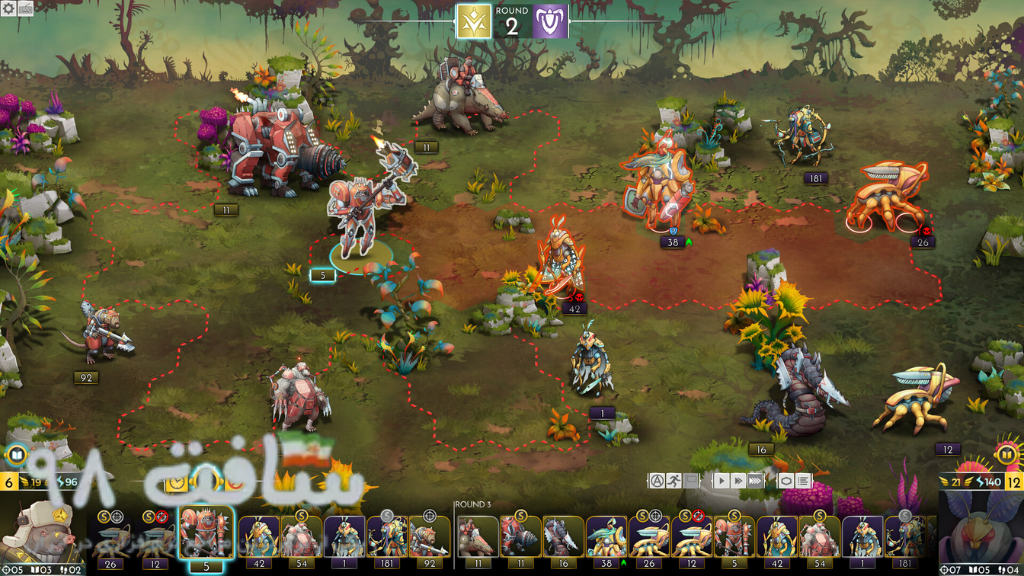Open the settings gear icon
The height and width of the screenshot is (576, 1024).
(x=10, y=8)
